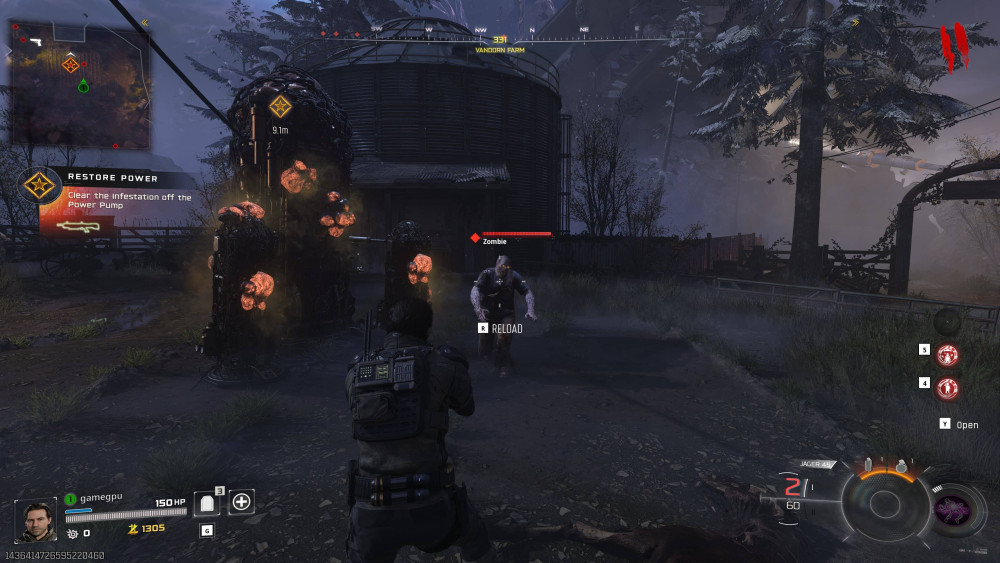Image resolution: width=1000 pixels, height=563 pixels.
Task: Click the gamegpu character portrait
Action: (x=36, y=520)
